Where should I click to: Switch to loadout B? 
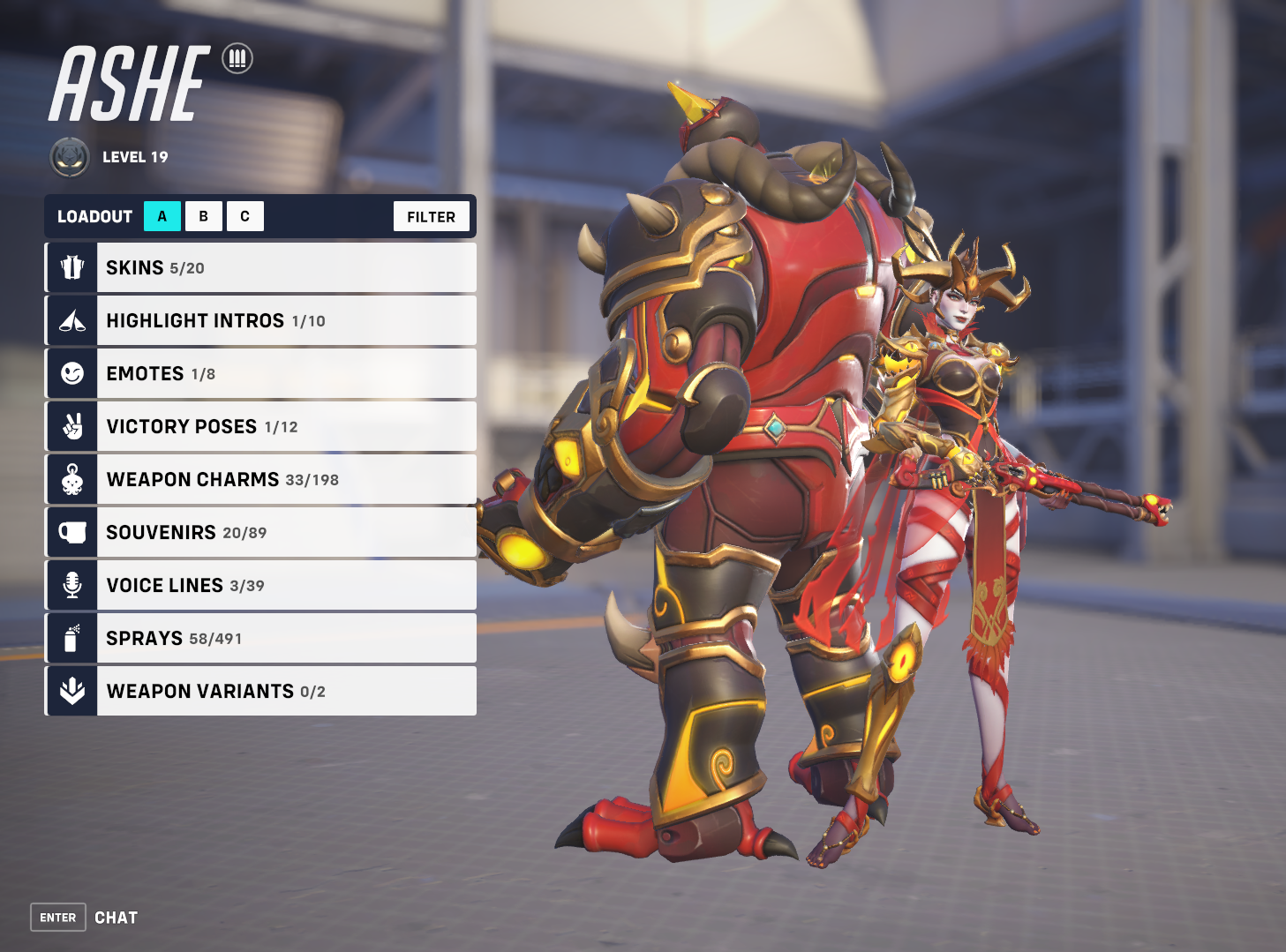204,216
